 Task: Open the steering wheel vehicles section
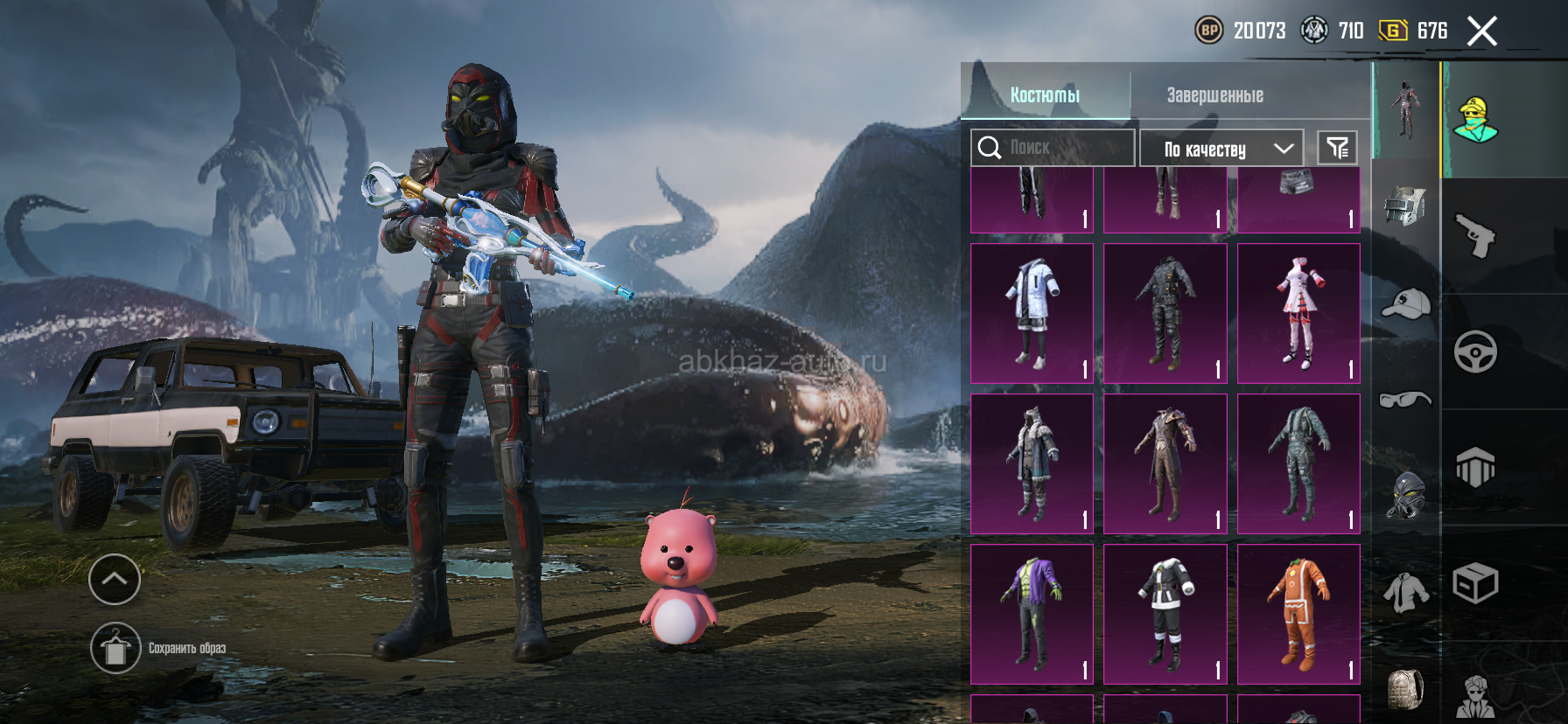click(1475, 352)
